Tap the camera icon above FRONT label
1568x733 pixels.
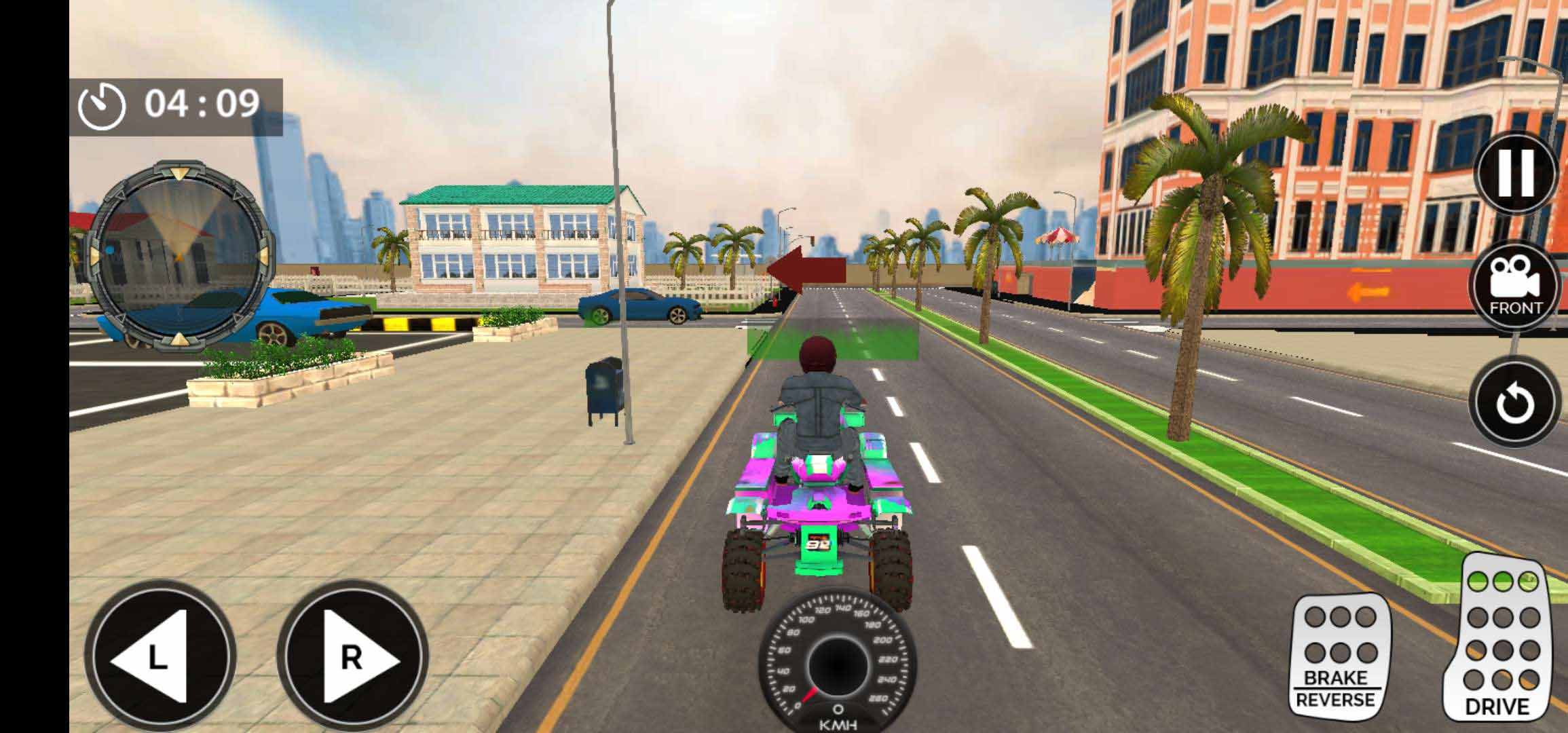pyautogui.click(x=1516, y=277)
